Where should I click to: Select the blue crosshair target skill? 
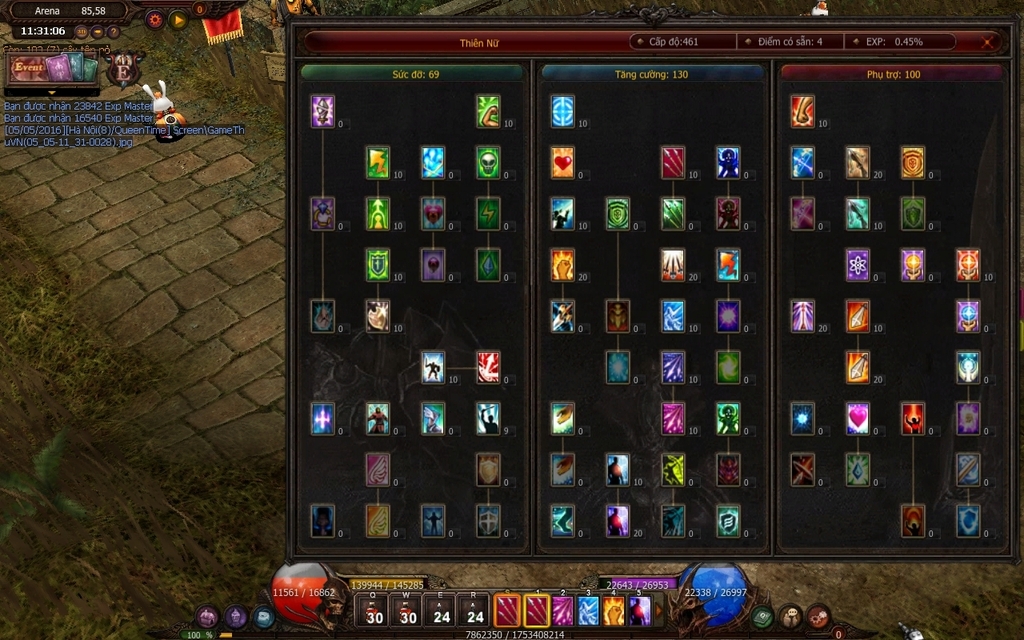562,110
